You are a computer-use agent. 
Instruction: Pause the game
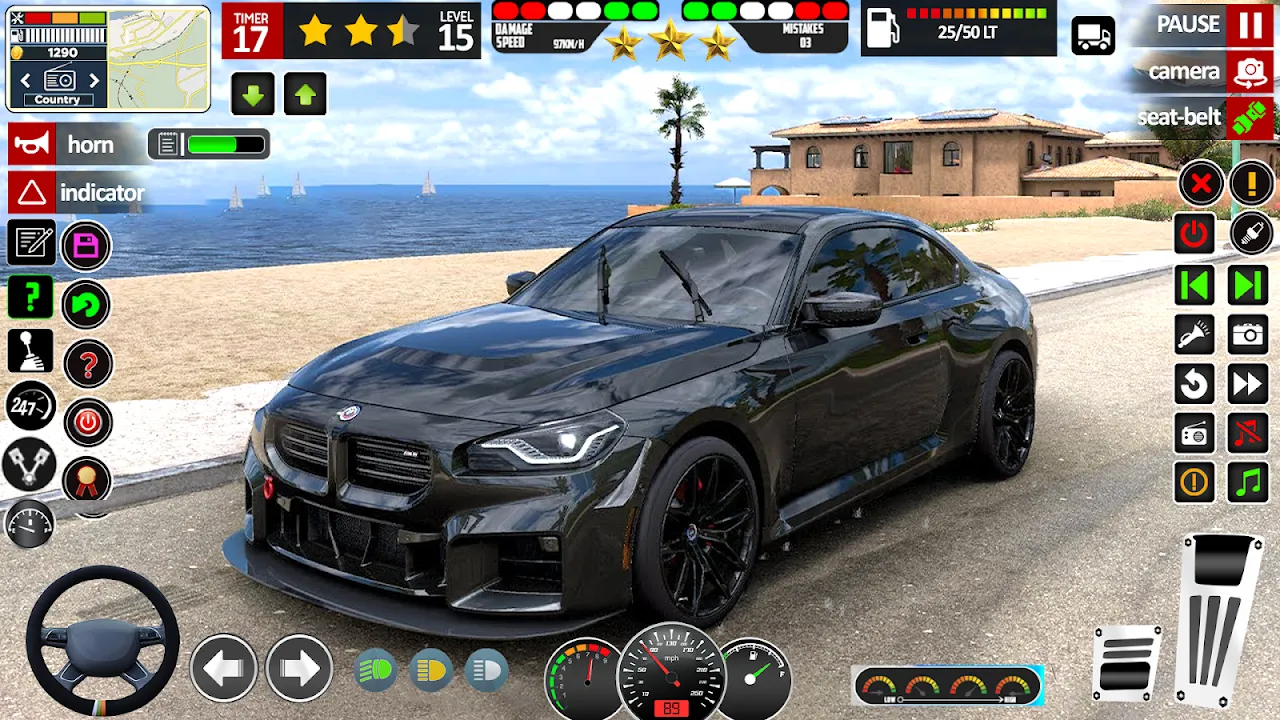click(x=1250, y=25)
